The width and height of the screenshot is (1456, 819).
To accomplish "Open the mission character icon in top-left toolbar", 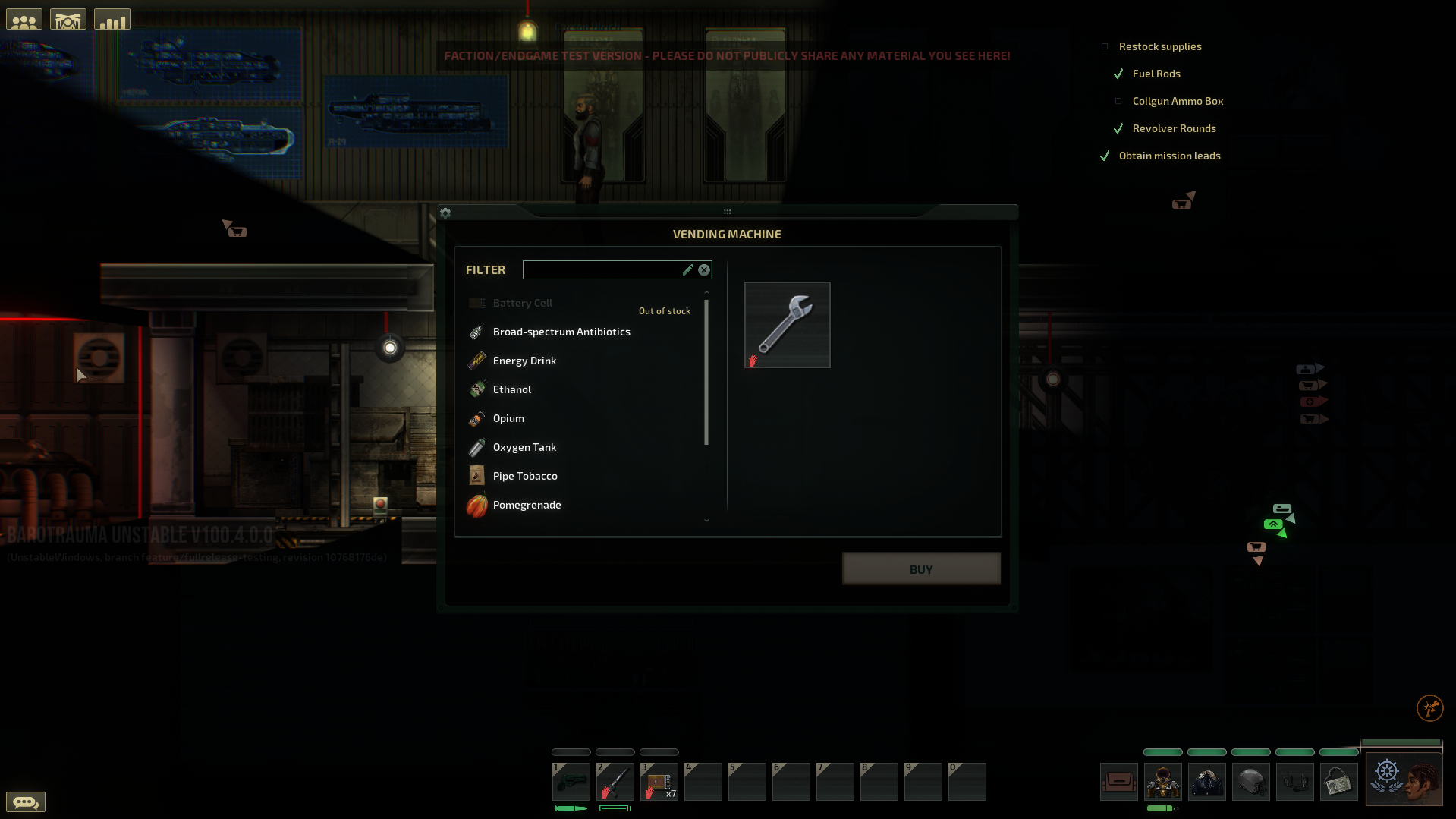I will pyautogui.click(x=68, y=18).
